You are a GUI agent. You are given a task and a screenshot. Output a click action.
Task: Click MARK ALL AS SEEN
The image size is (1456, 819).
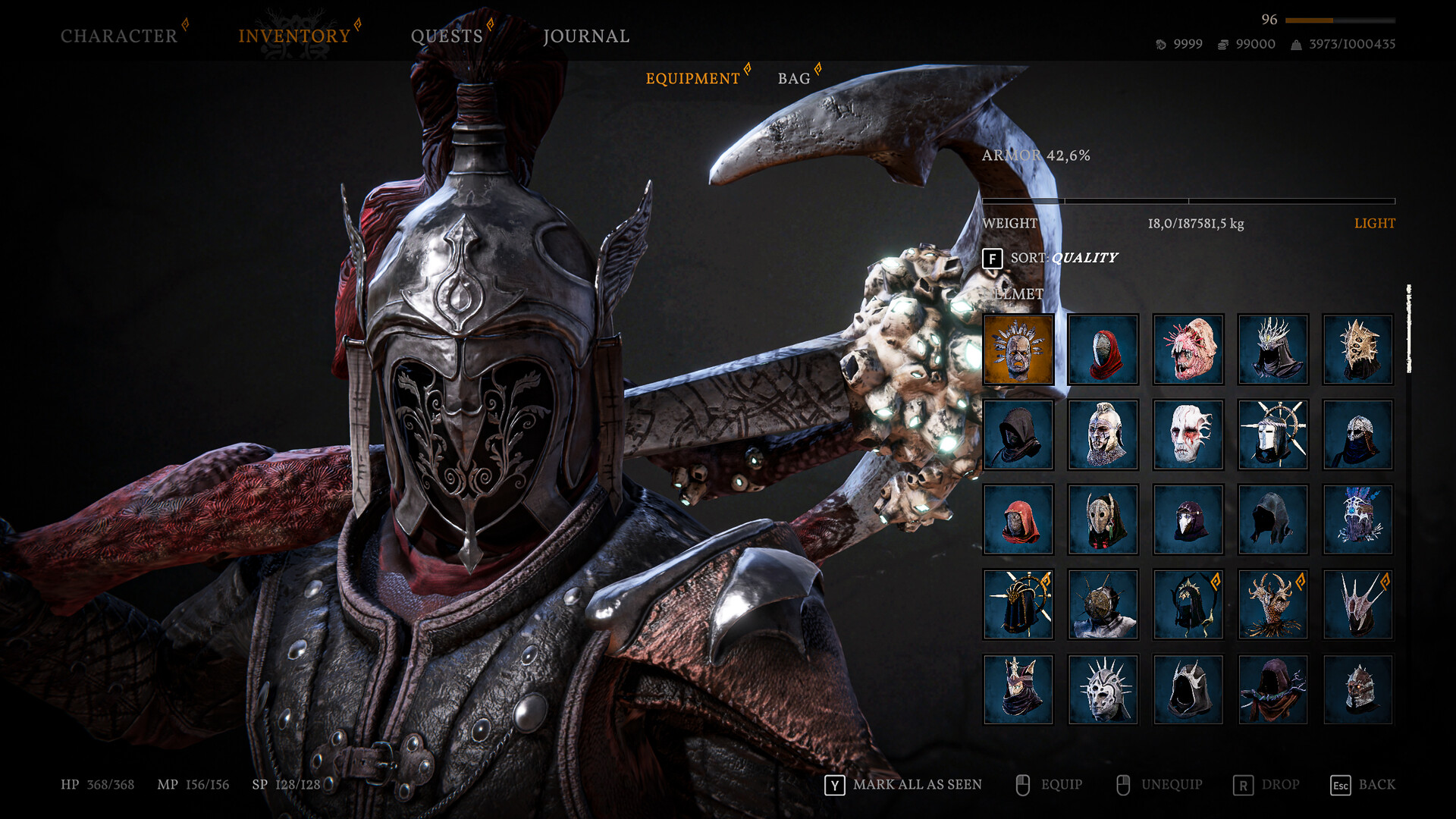(918, 785)
